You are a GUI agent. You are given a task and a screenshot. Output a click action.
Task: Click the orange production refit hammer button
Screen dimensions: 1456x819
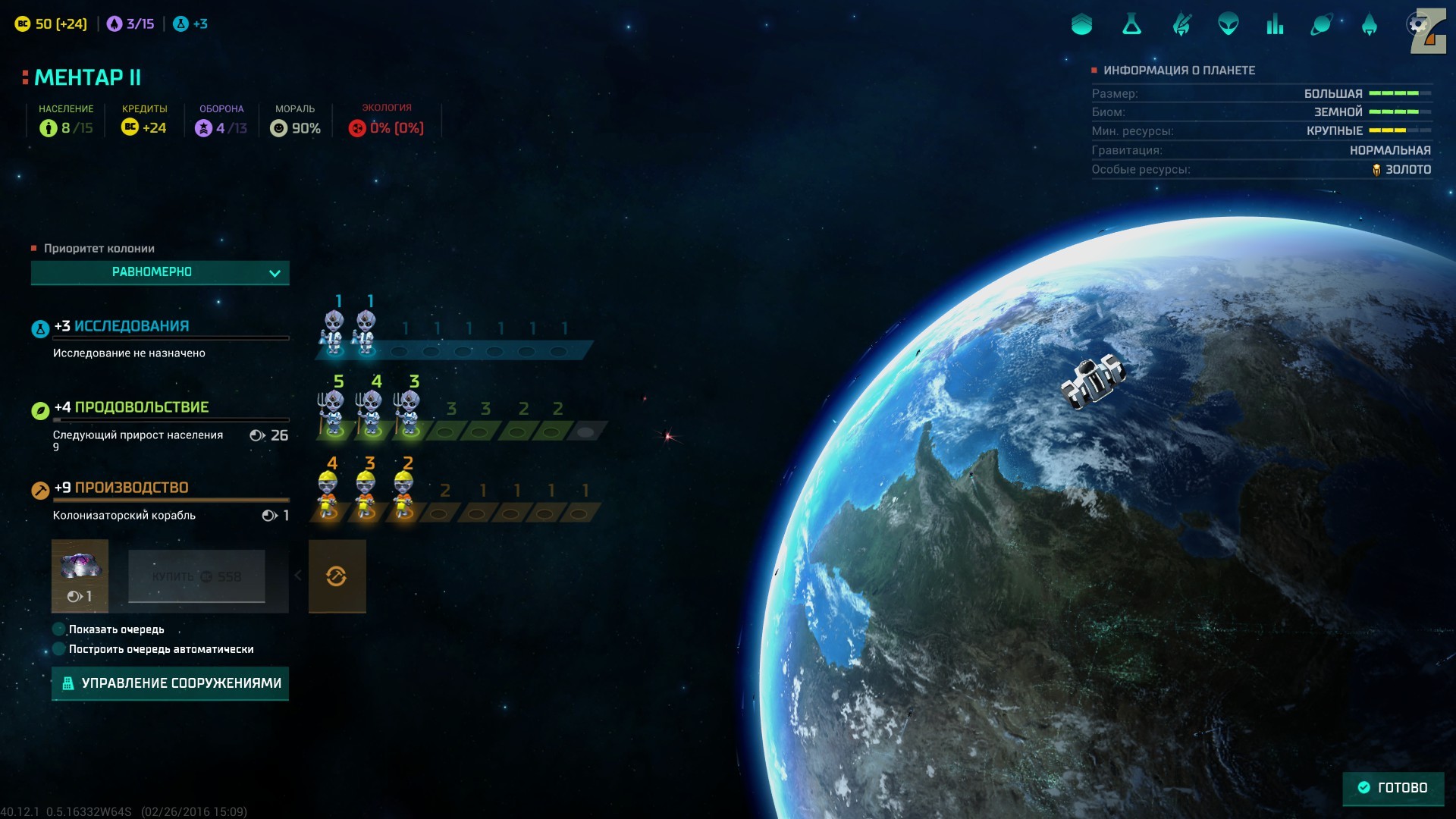pos(337,576)
